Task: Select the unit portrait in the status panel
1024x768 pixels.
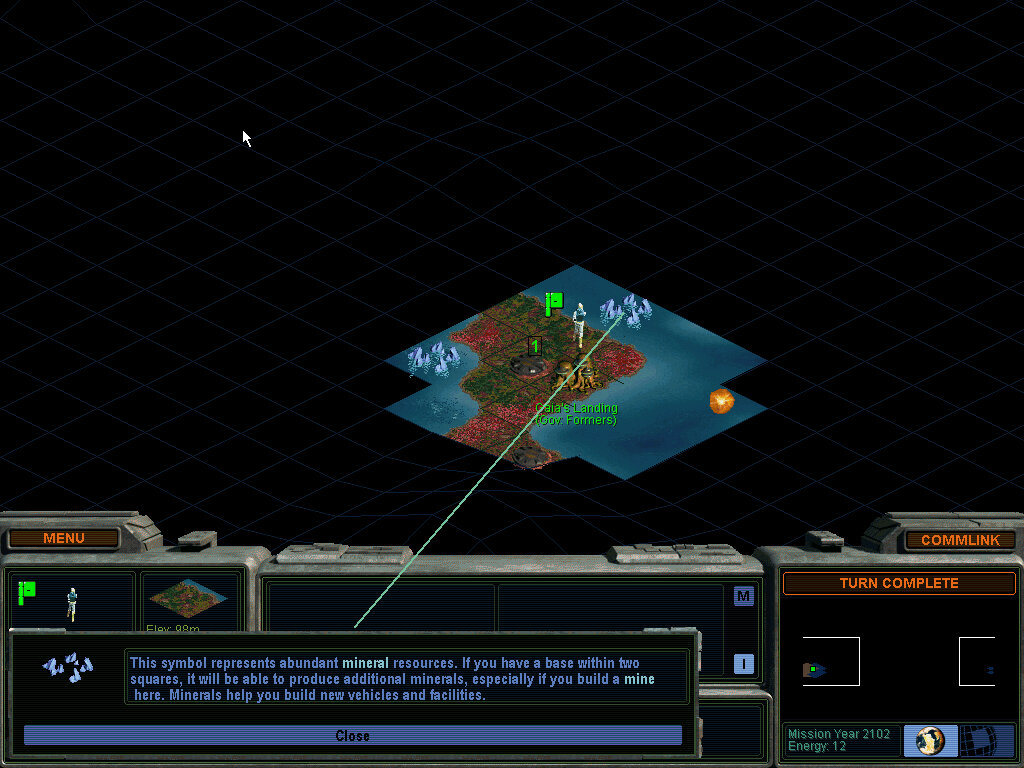Action: [x=71, y=602]
